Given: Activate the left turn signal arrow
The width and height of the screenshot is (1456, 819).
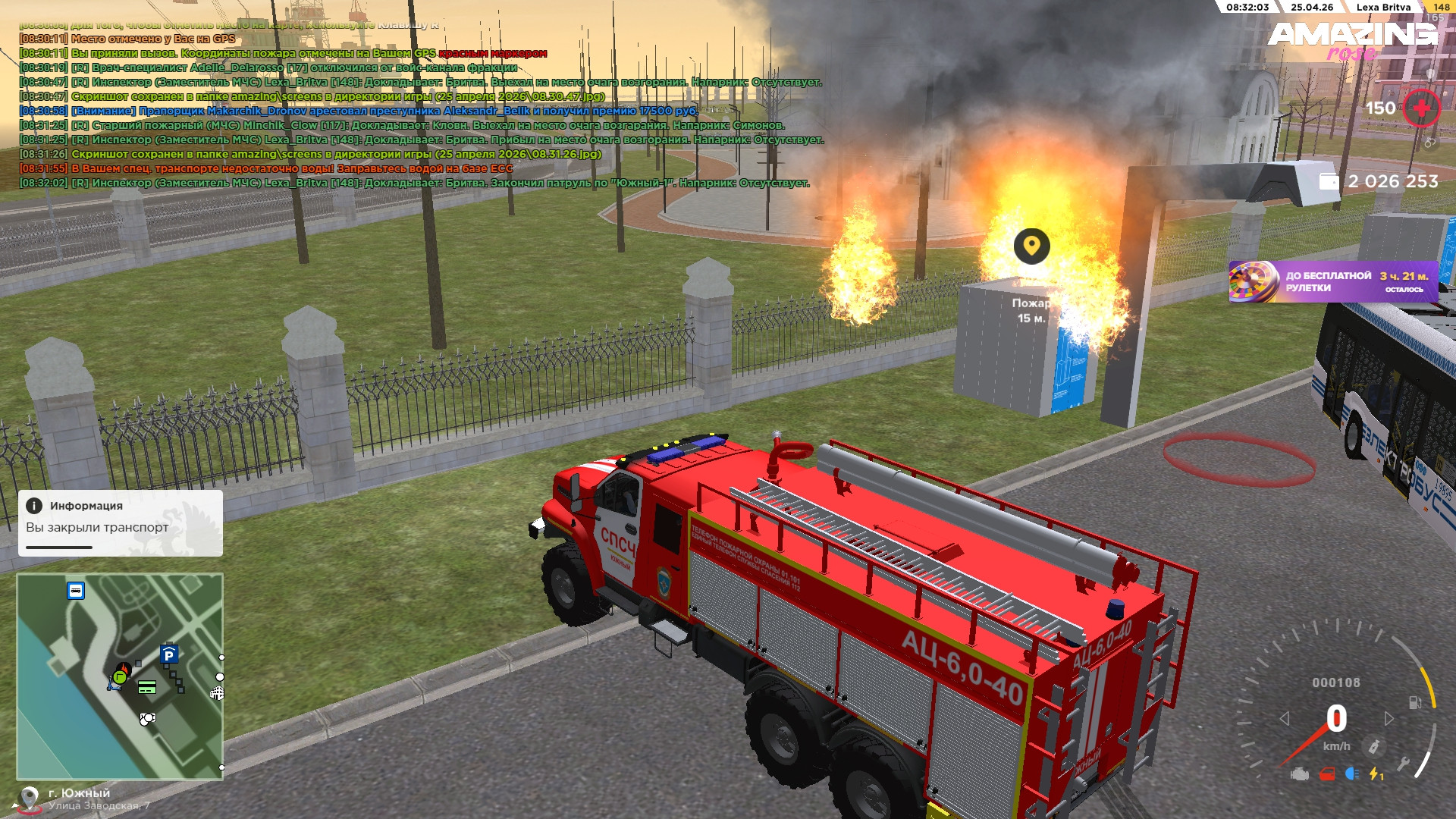Looking at the screenshot, I should (1285, 718).
